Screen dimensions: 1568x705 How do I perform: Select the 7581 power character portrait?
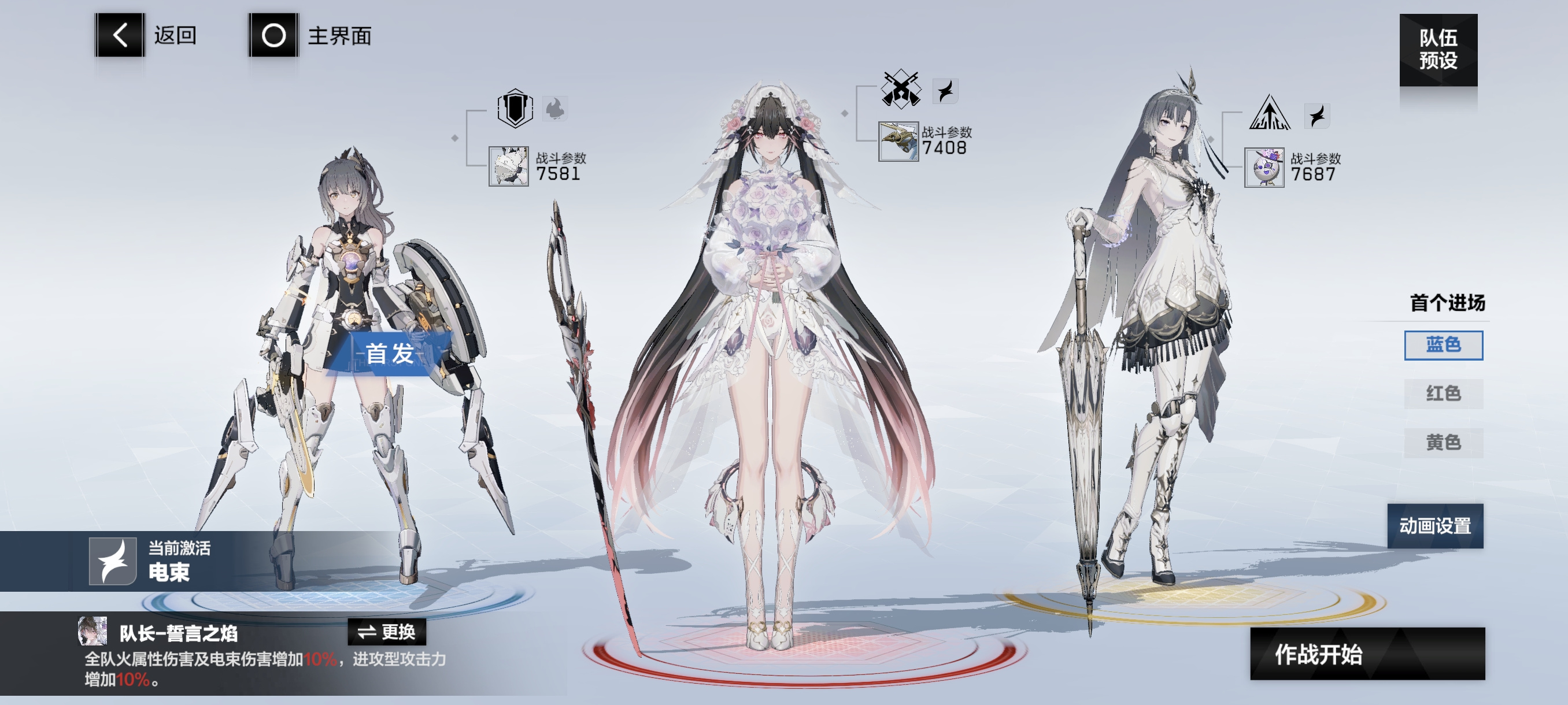tap(508, 166)
